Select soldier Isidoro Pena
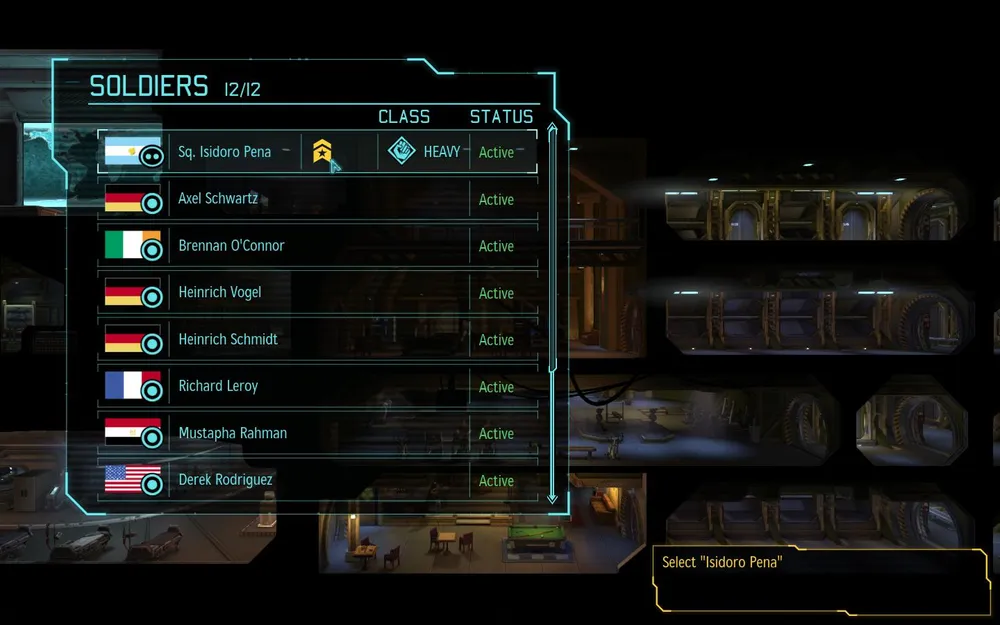Image resolution: width=1000 pixels, height=625 pixels. point(224,152)
